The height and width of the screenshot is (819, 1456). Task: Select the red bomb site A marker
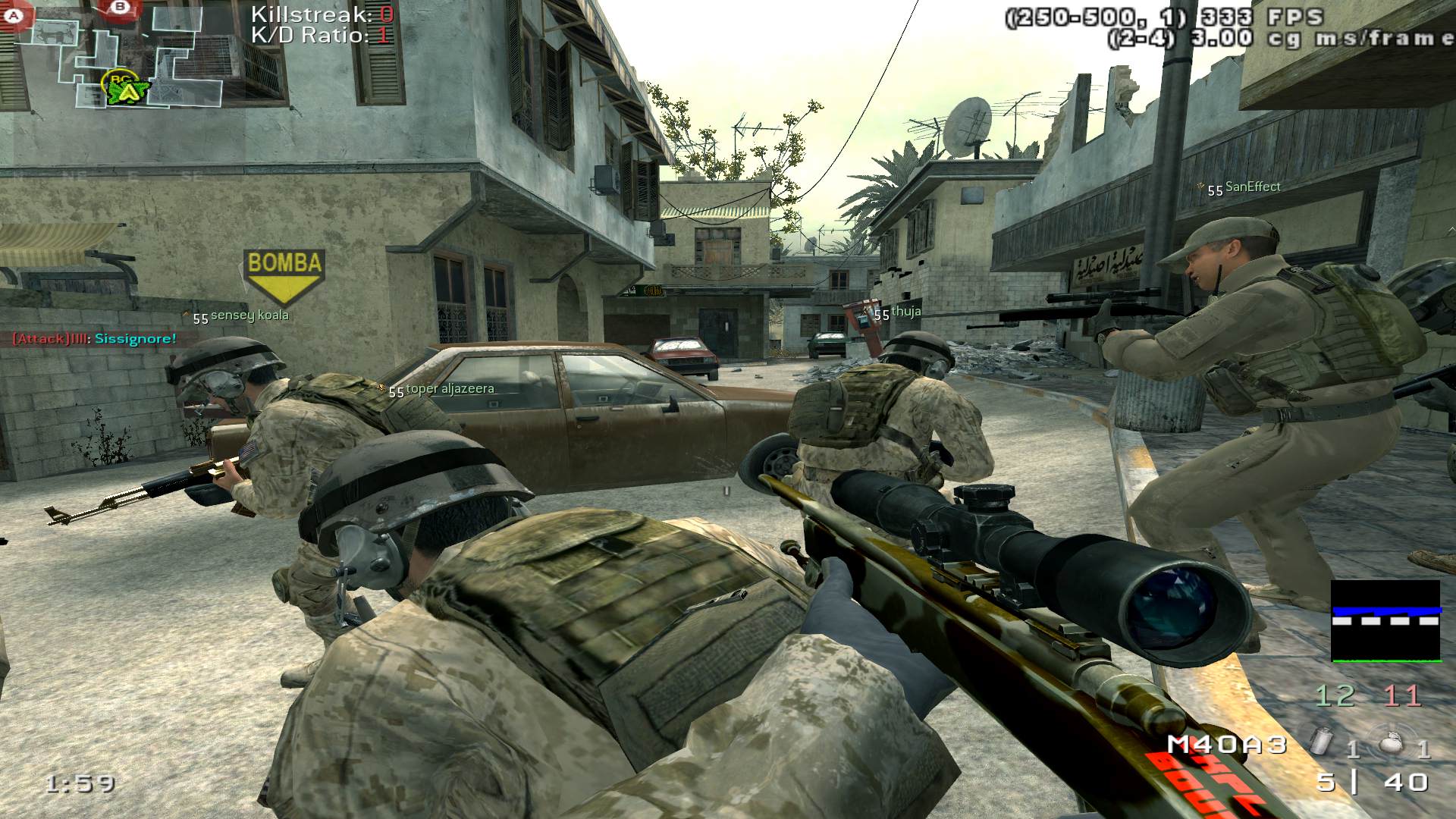point(17,13)
